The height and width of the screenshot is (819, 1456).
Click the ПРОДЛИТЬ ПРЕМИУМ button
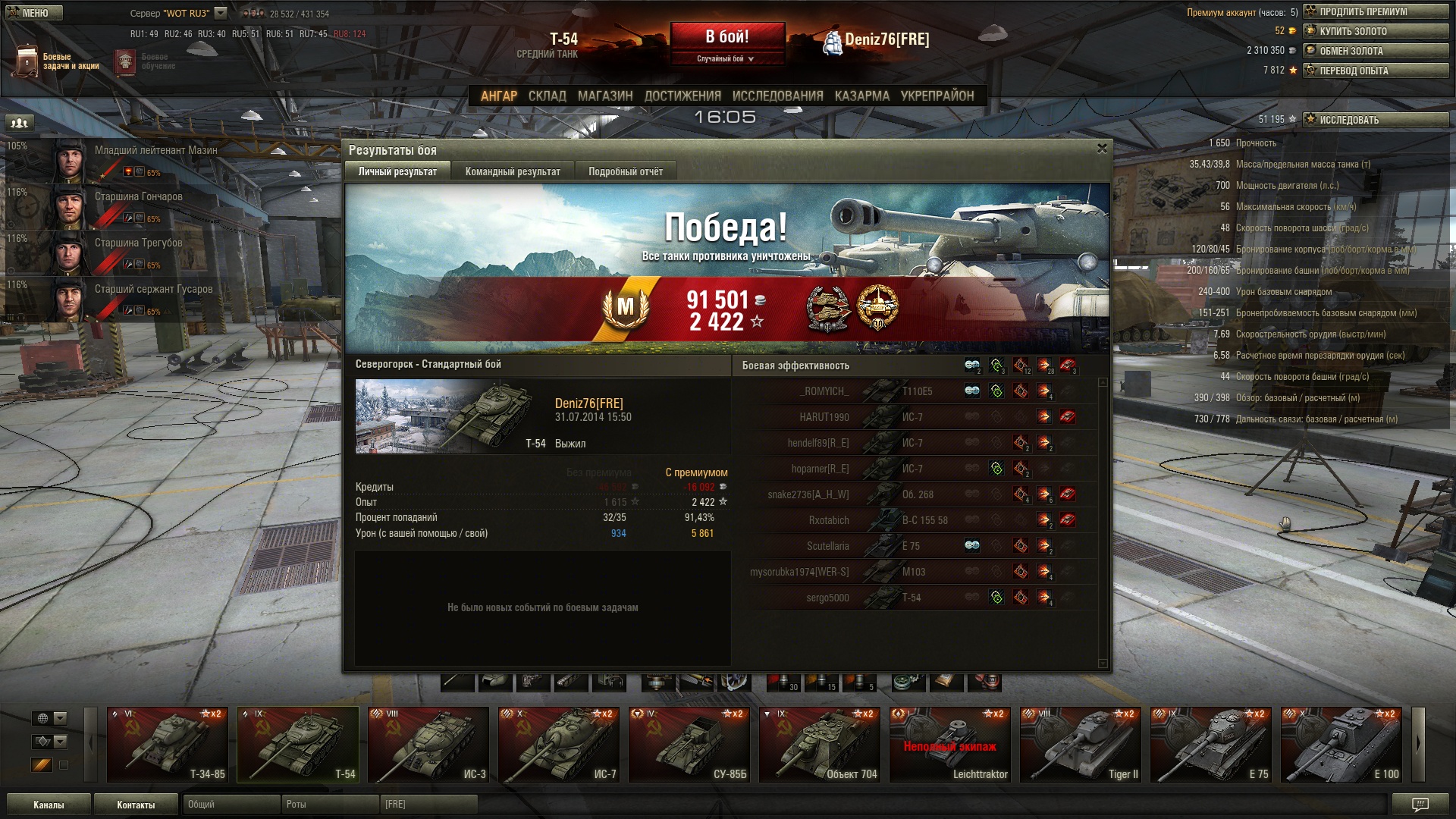pos(1376,11)
